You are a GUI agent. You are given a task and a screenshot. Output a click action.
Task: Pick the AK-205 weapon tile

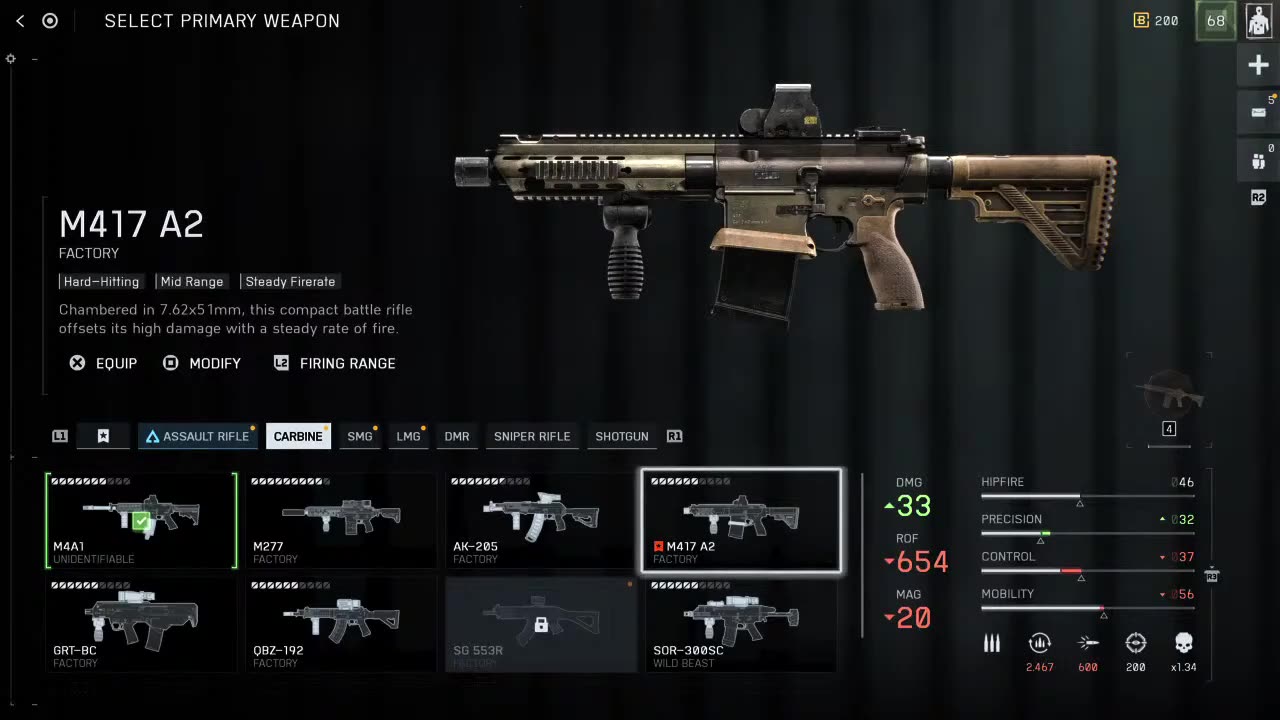(541, 520)
